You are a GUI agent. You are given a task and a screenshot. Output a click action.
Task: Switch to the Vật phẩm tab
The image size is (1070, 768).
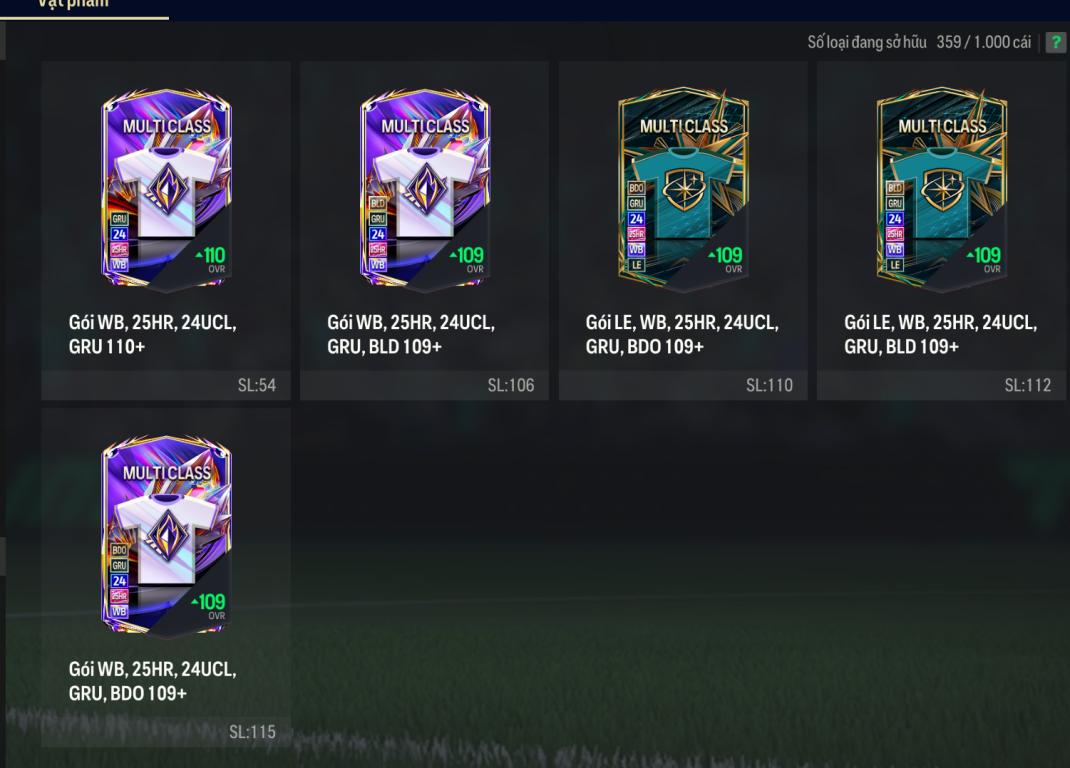[x=73, y=5]
